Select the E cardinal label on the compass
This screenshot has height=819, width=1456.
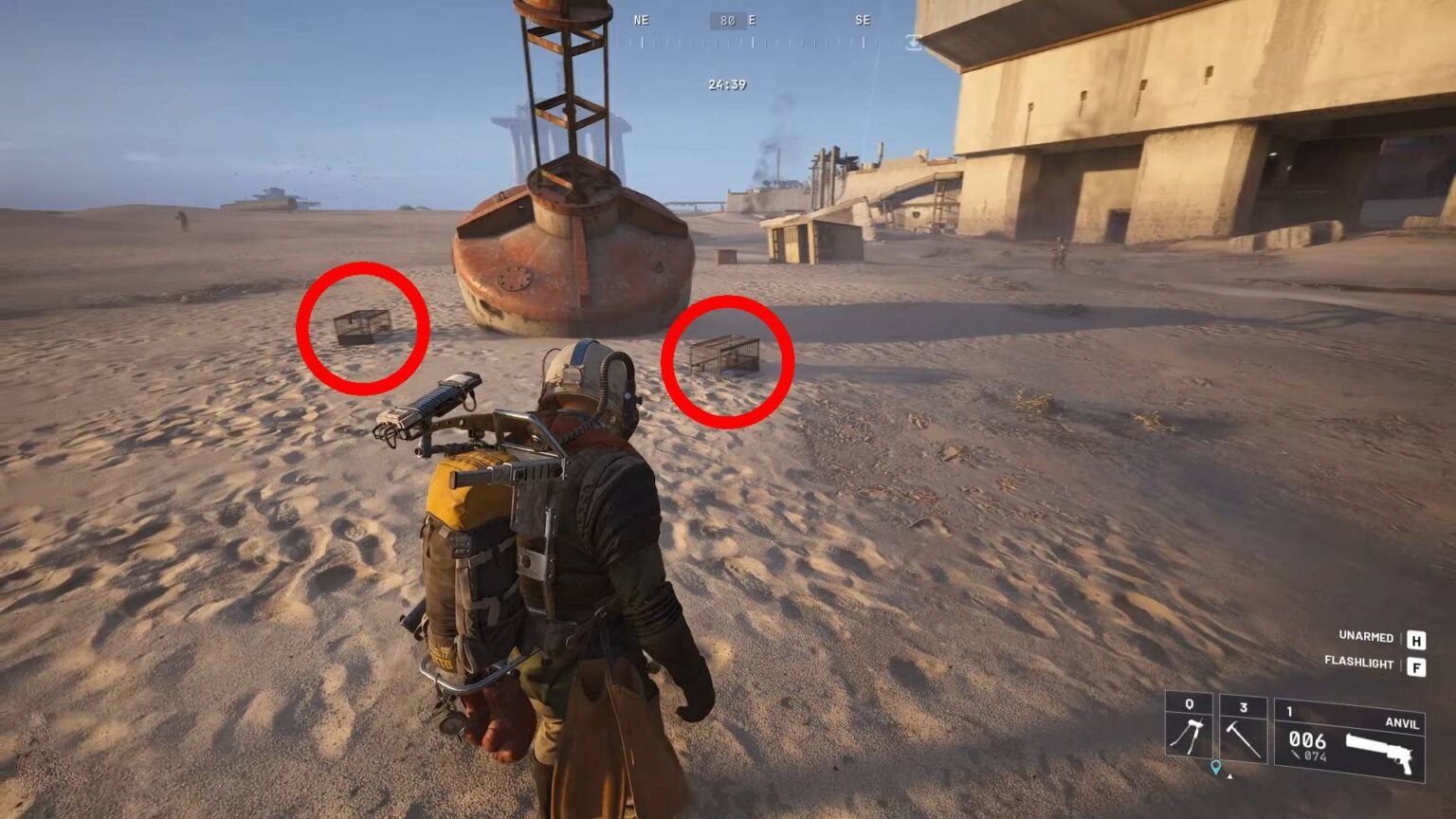pyautogui.click(x=753, y=21)
